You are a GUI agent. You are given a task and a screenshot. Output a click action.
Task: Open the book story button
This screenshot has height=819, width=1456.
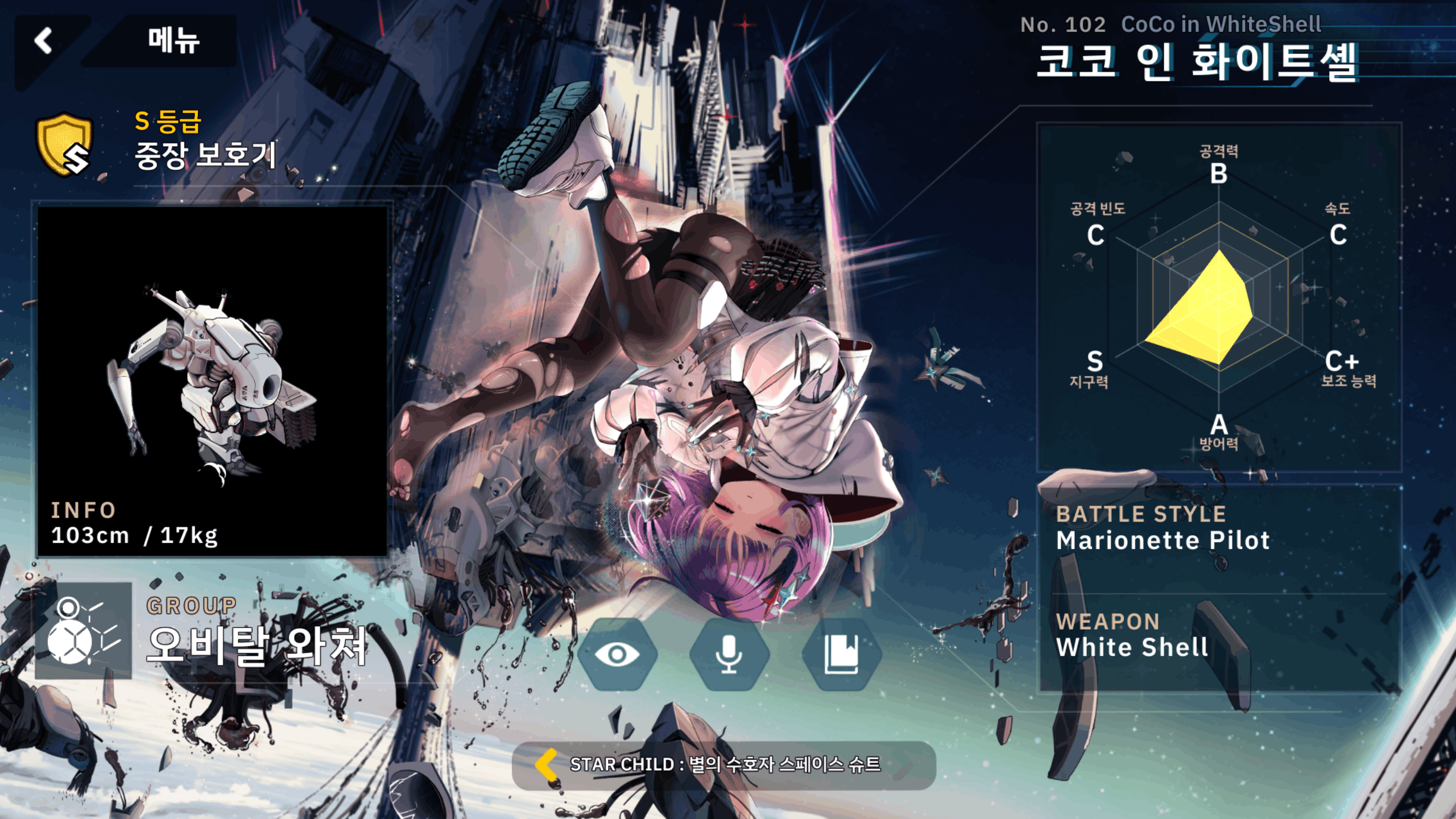point(841,654)
